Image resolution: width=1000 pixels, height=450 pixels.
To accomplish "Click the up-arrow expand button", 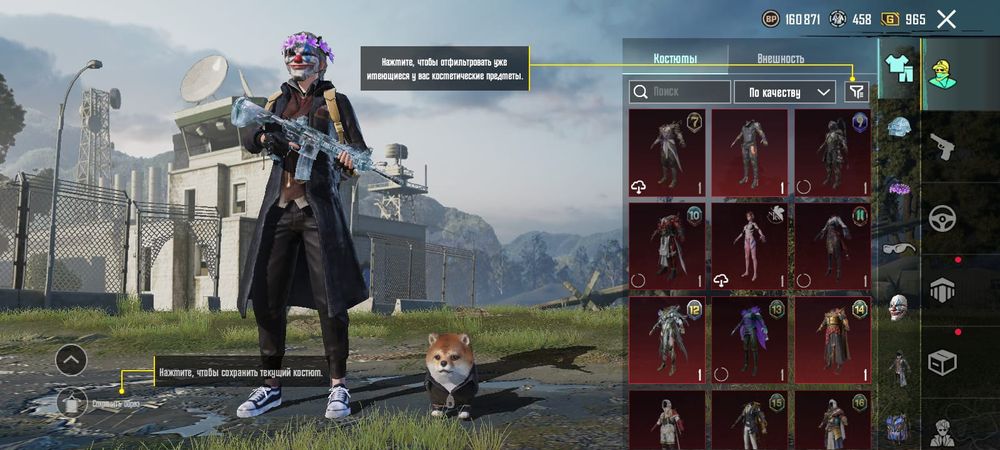I will point(71,360).
